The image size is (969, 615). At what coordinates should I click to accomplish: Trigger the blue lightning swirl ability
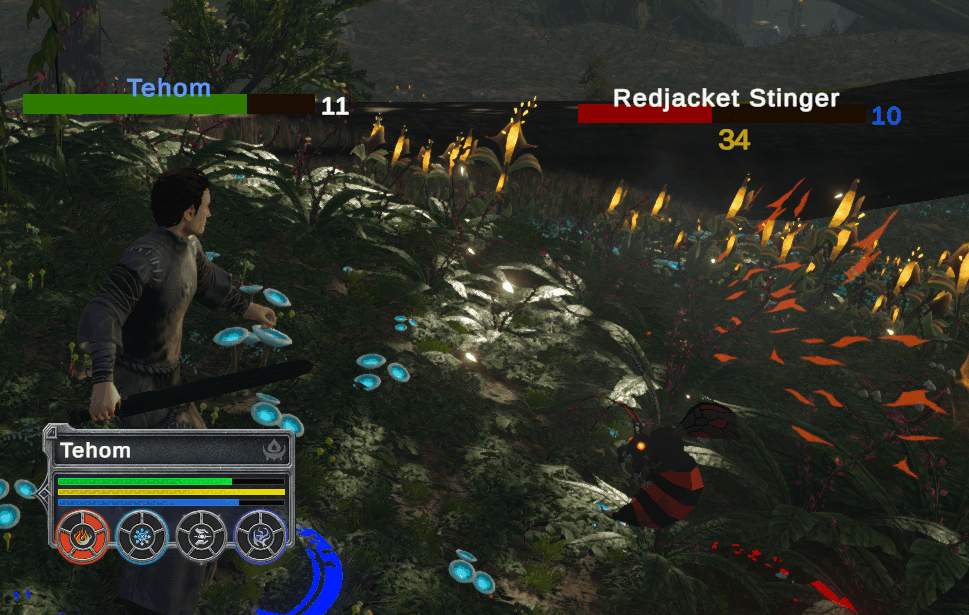[259, 536]
